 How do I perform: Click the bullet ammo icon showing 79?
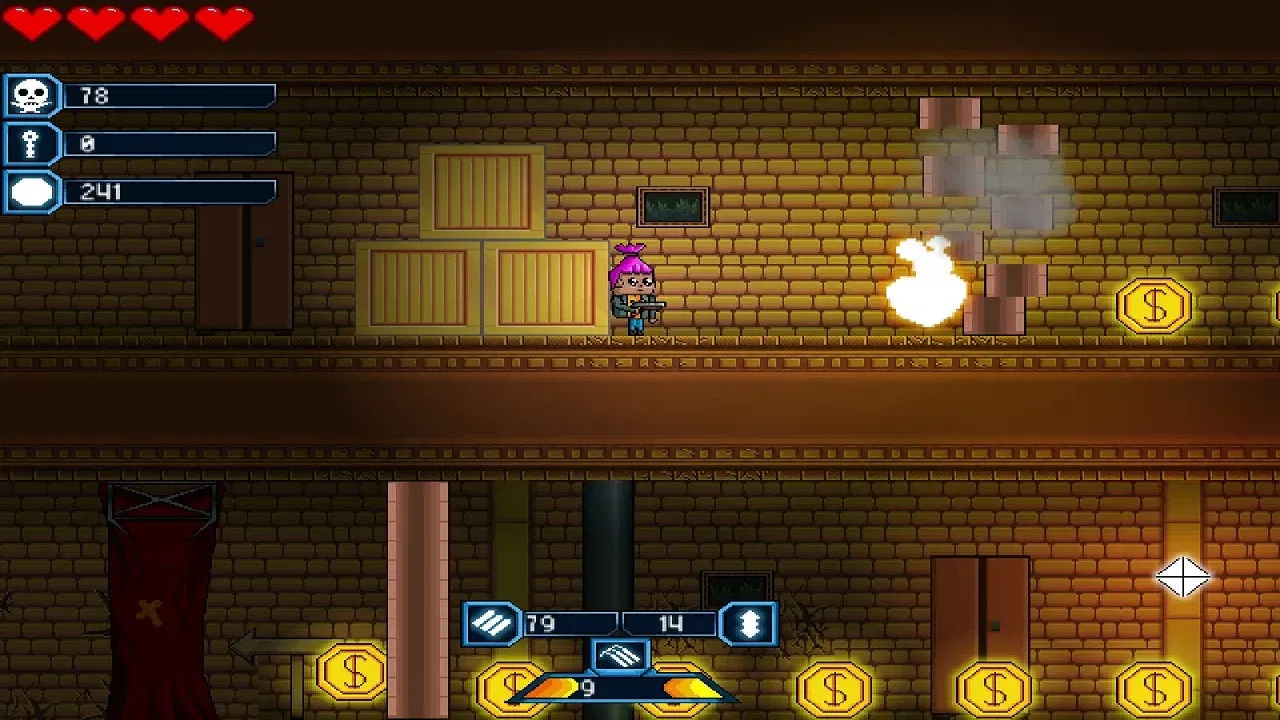point(492,622)
